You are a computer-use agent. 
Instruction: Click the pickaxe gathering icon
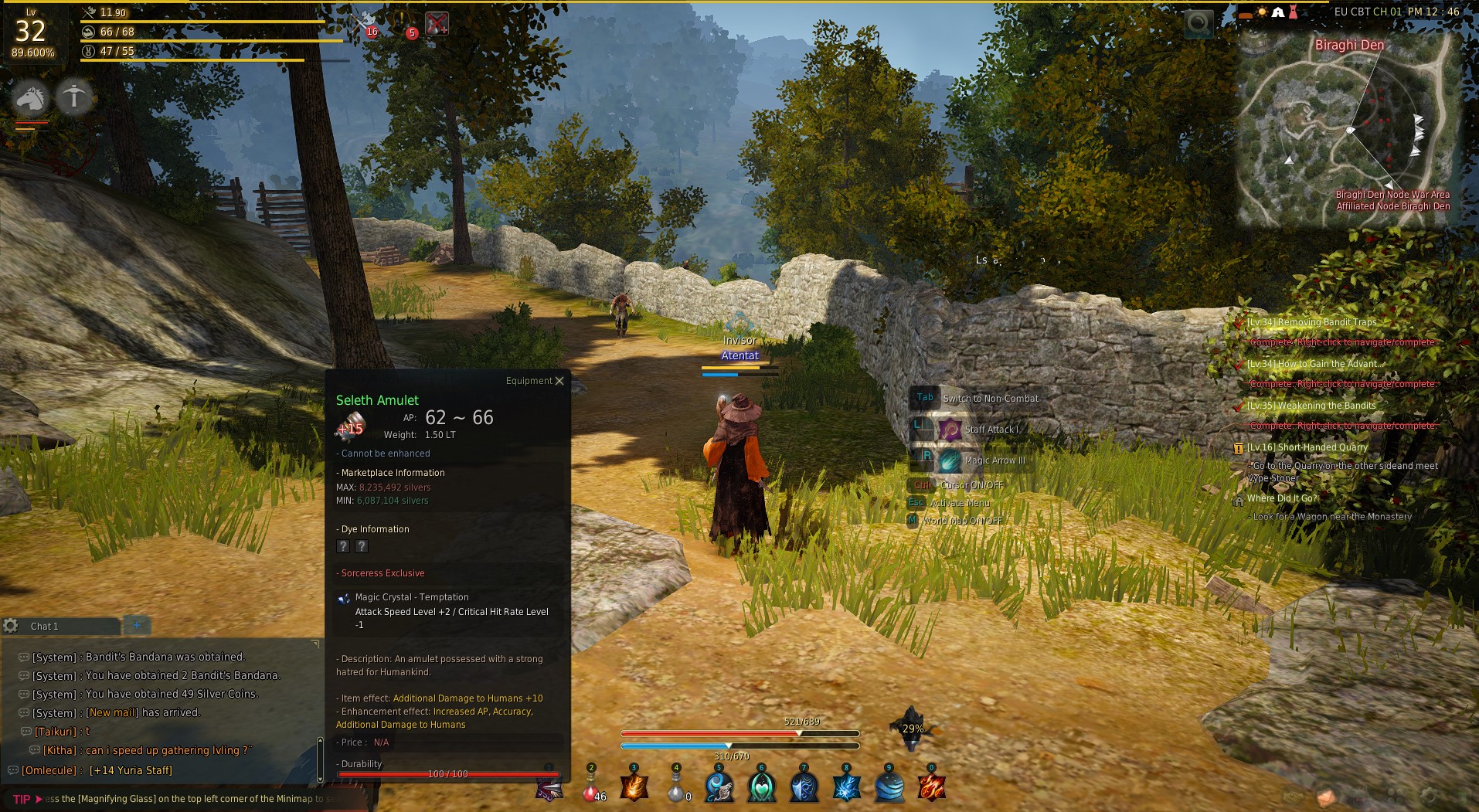pyautogui.click(x=74, y=97)
